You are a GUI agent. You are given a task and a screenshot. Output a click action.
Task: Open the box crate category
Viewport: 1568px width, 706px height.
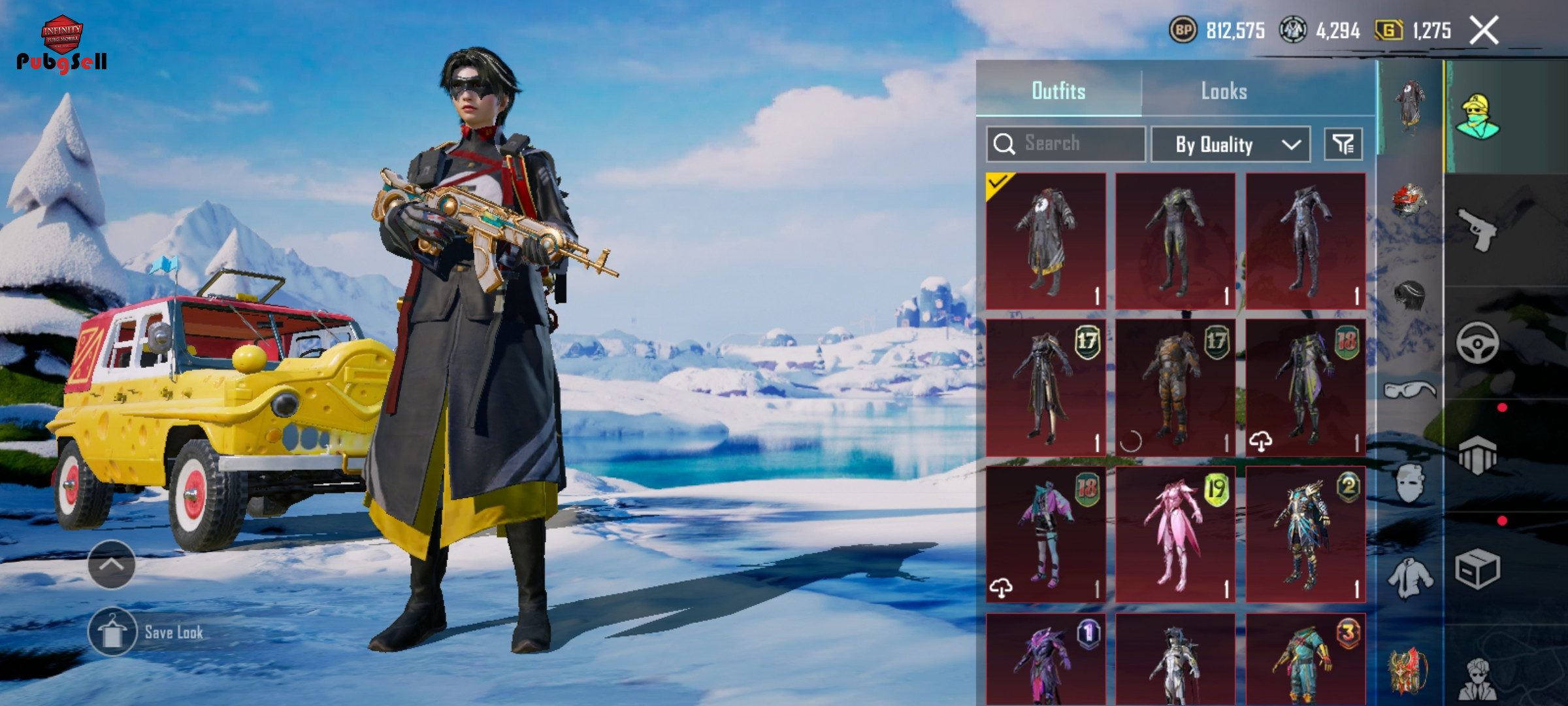tap(1478, 569)
